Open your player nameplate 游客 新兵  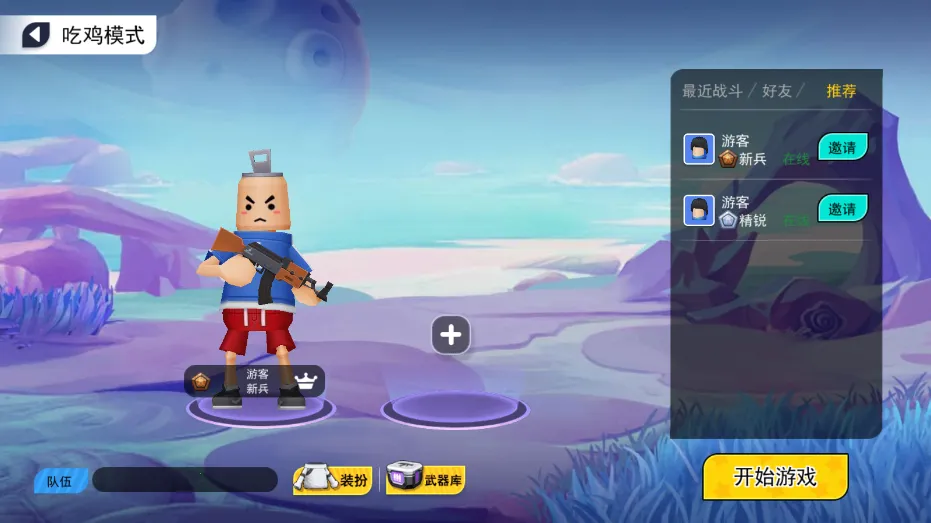click(x=254, y=381)
